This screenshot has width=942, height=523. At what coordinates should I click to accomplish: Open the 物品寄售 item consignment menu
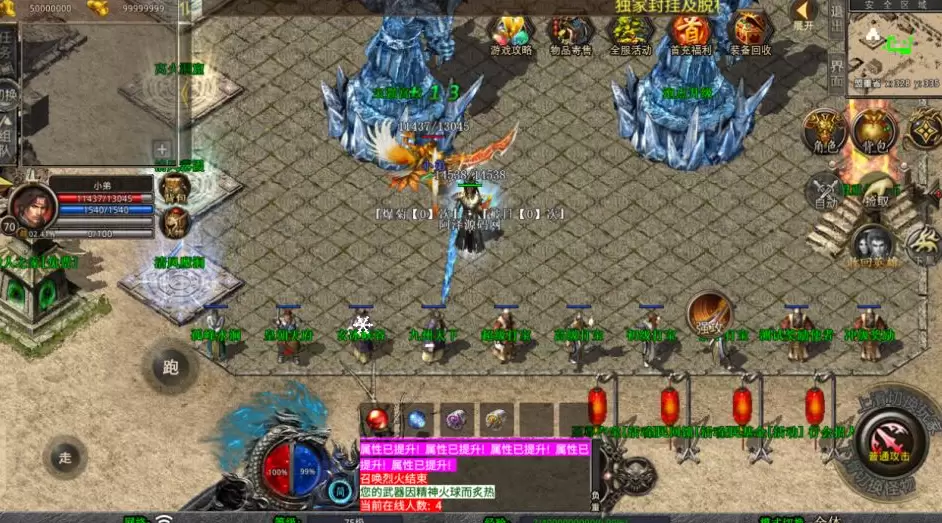[x=570, y=36]
